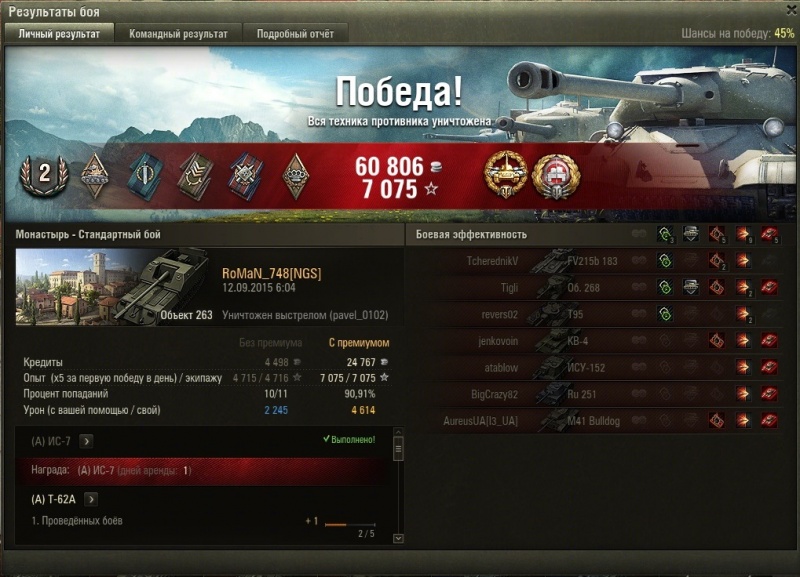
Task: Expand the (А) ИС-7 mission arrow
Action: click(x=86, y=440)
